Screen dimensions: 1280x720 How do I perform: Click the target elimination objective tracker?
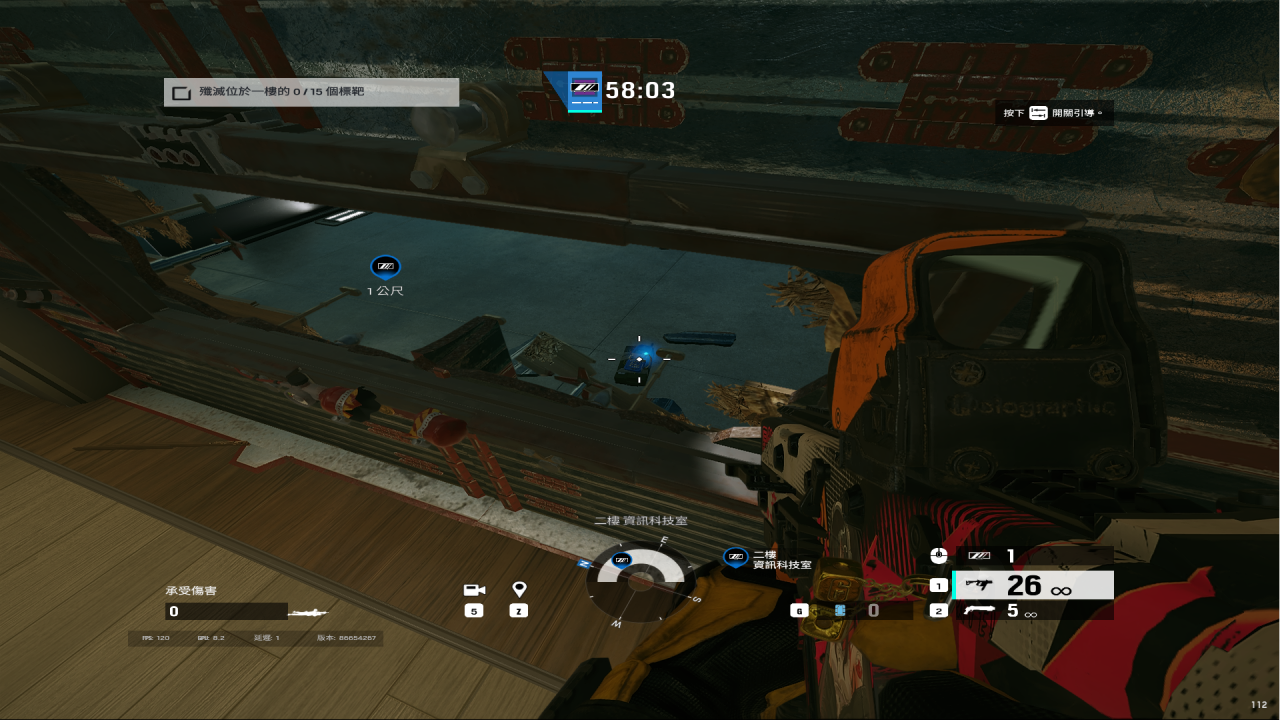[311, 92]
